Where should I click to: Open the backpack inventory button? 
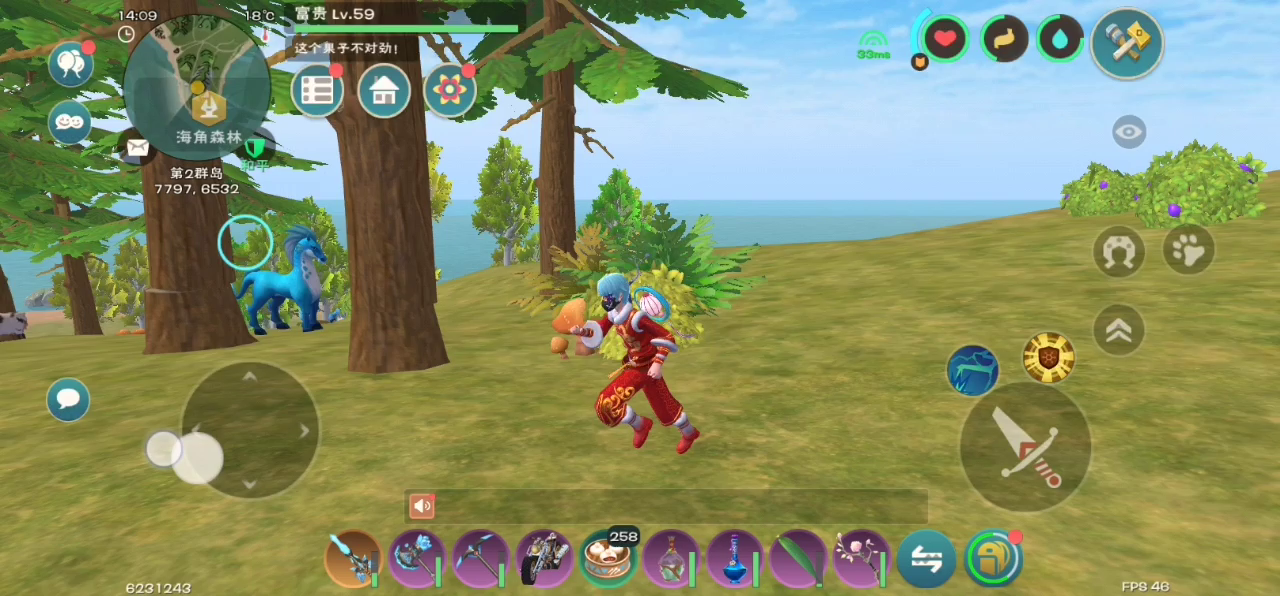point(992,558)
